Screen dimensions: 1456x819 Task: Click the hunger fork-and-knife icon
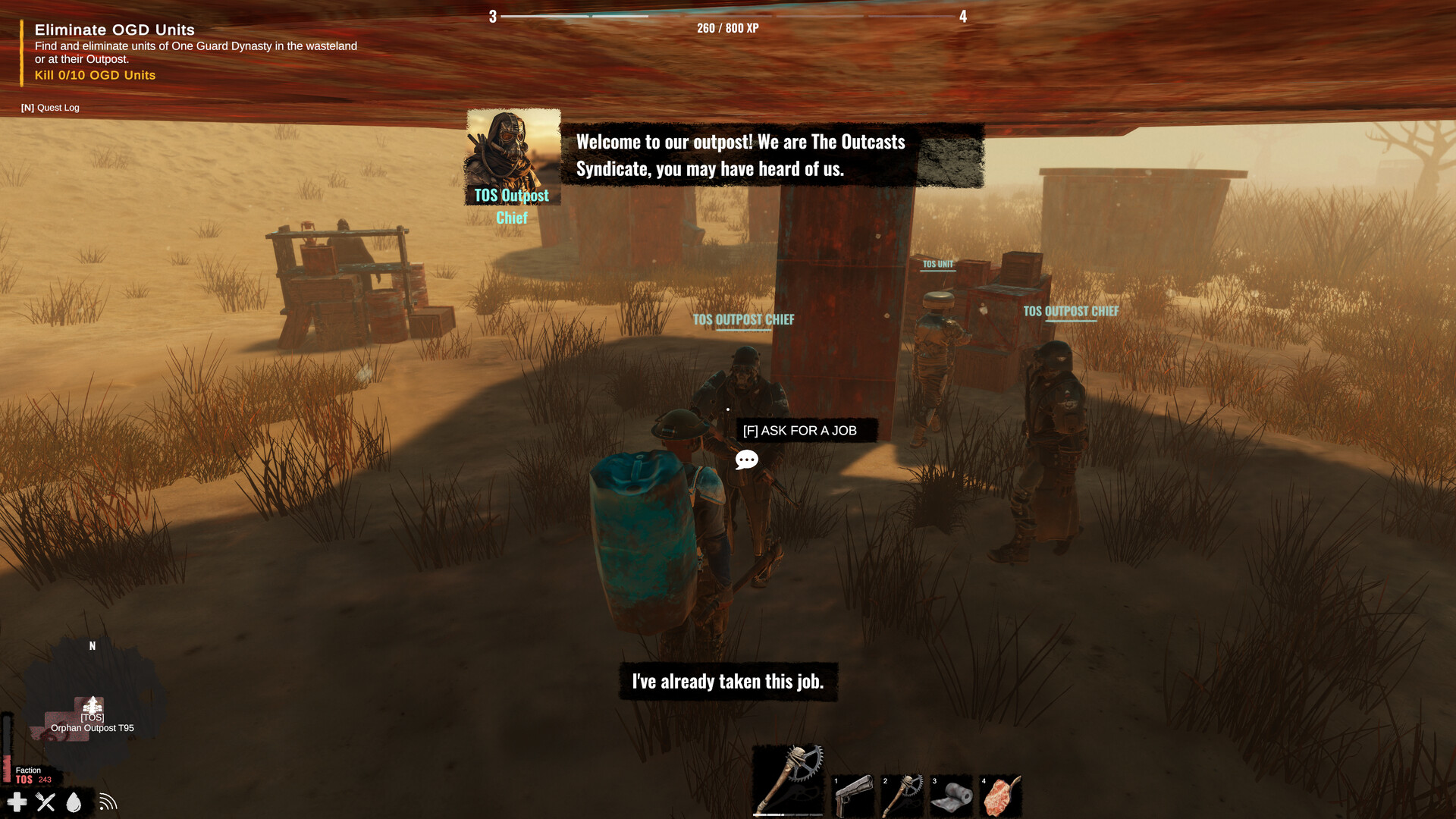click(x=45, y=801)
